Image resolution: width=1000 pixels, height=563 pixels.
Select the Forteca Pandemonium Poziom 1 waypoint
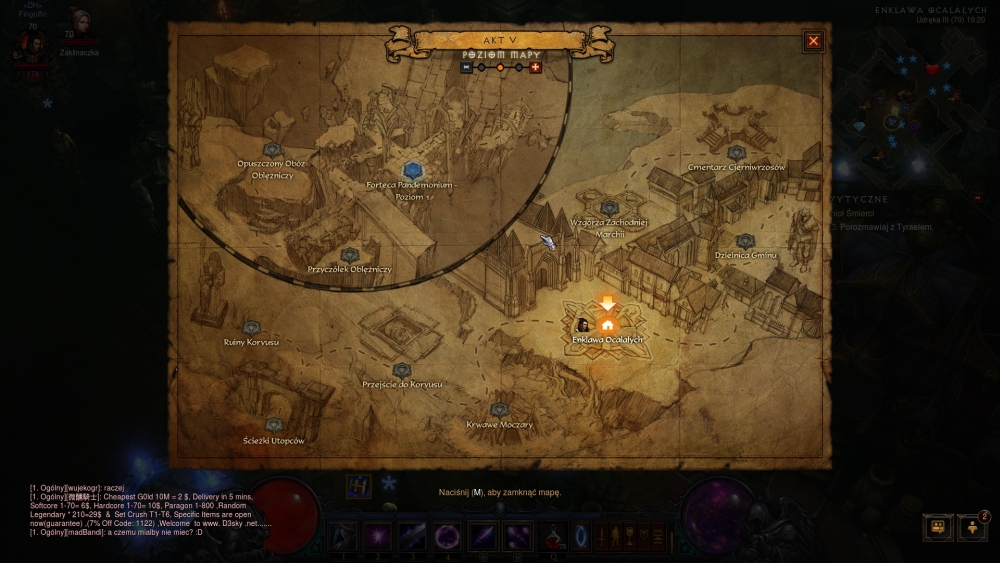tap(412, 171)
